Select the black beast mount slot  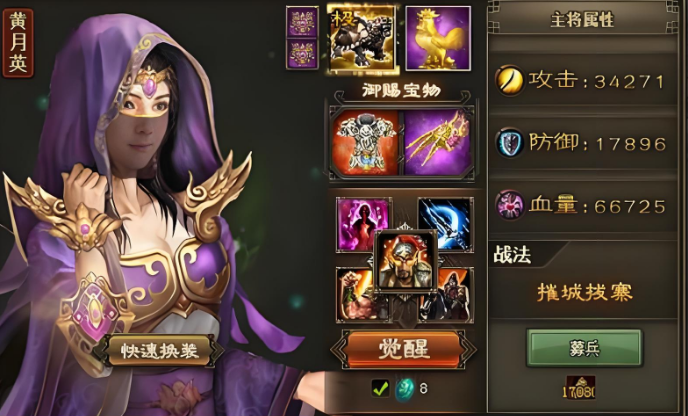[362, 38]
